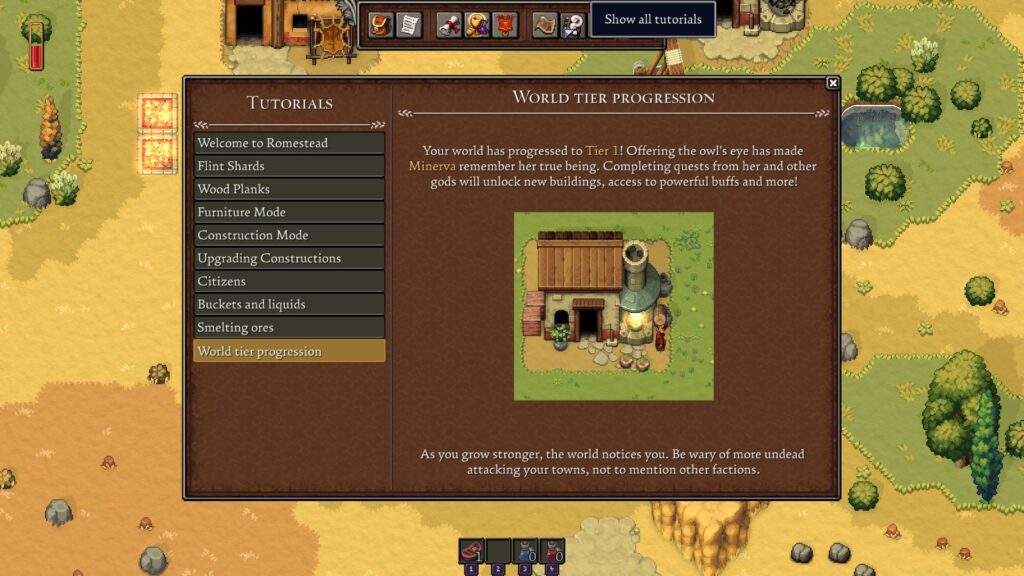The image size is (1024, 576).
Task: Select the Flint Shards tutorial
Action: [x=289, y=166]
